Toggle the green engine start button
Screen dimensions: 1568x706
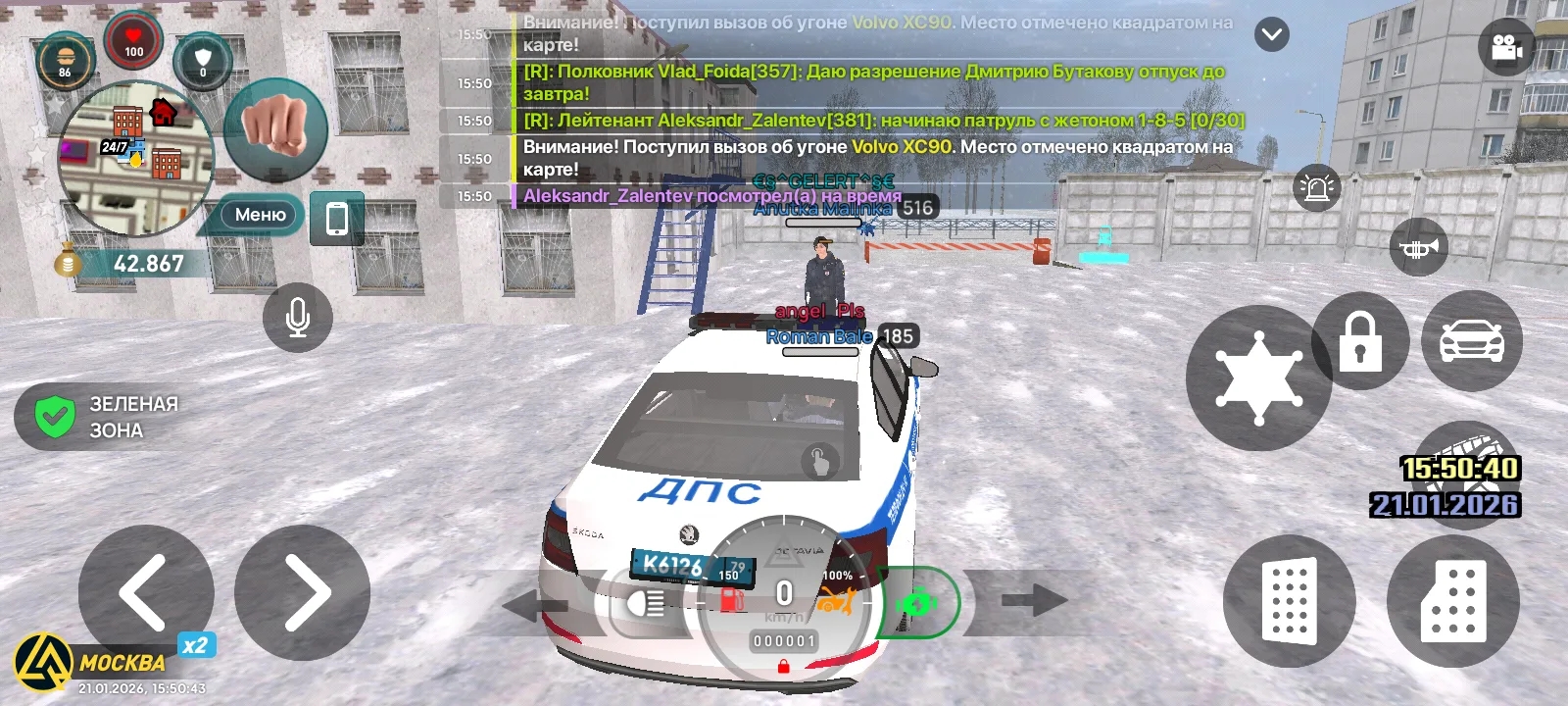coord(917,603)
